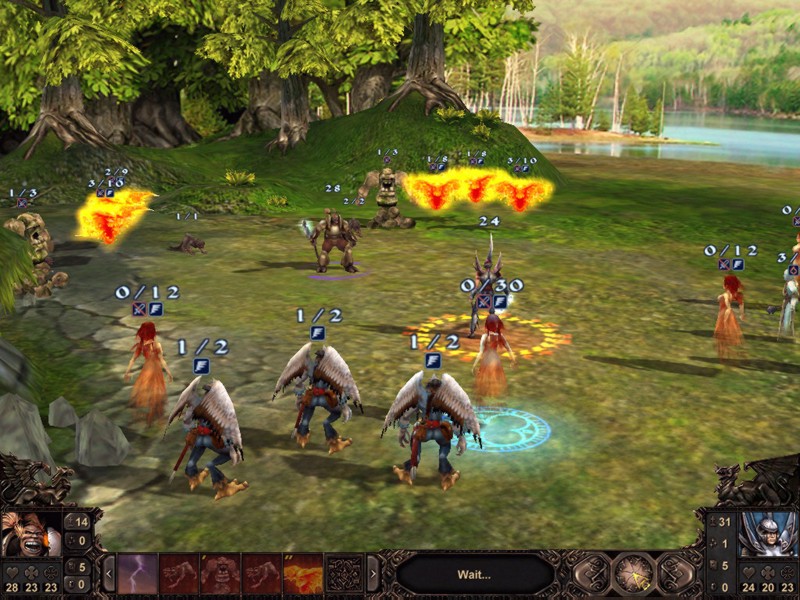Open the silver-helmeted knight hero portrait
Screen dimensions: 800x600
pyautogui.click(x=767, y=534)
